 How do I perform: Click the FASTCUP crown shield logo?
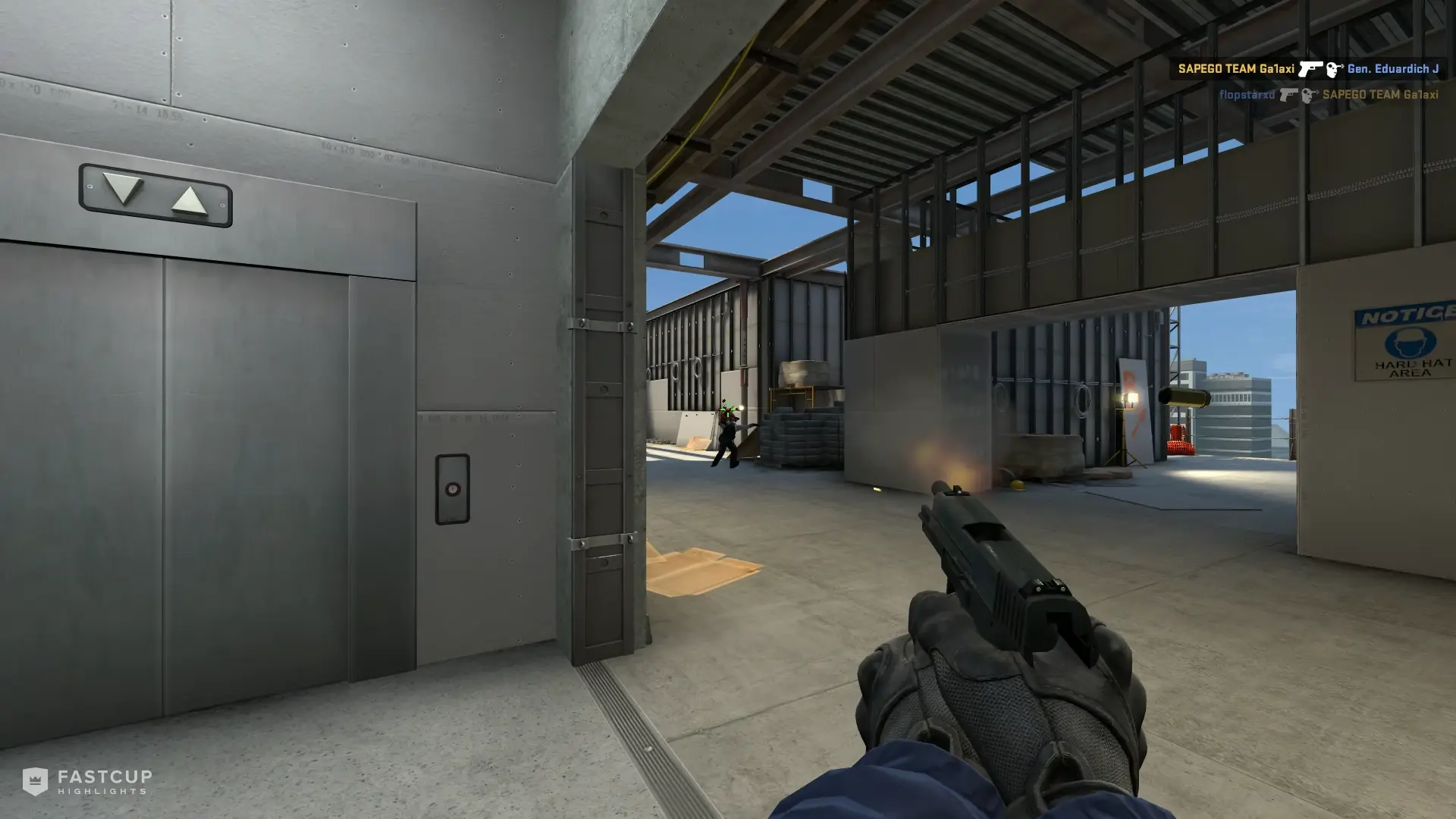(x=35, y=783)
